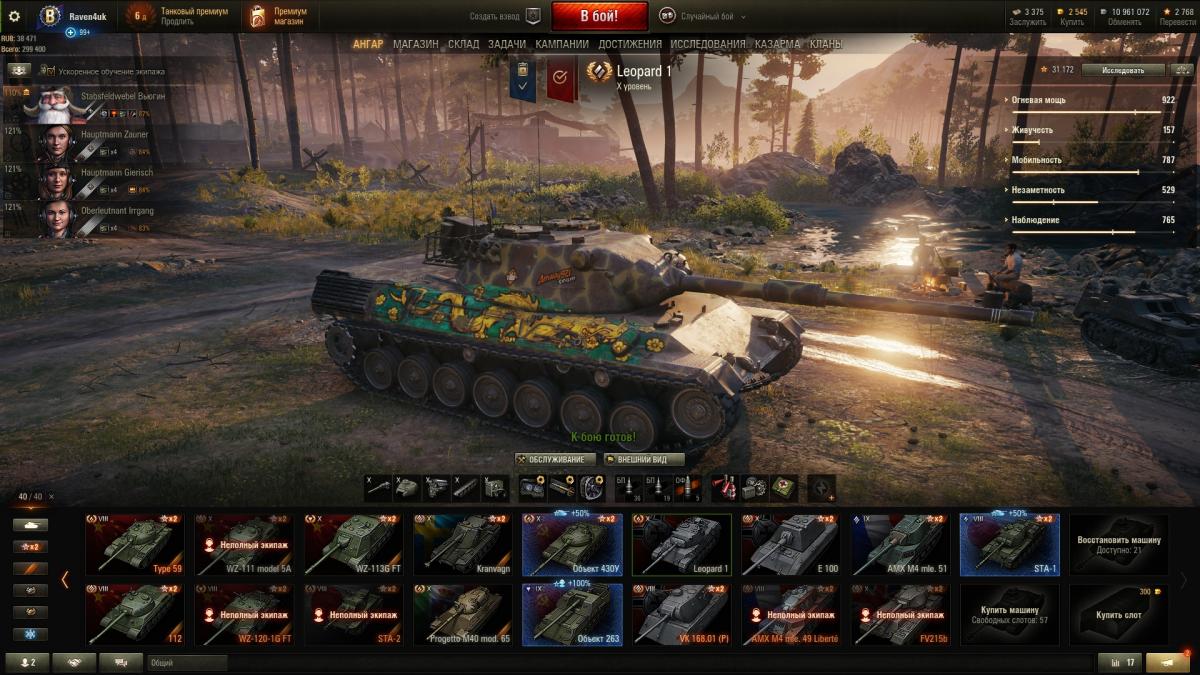Select the Type 59 tank in carousel

pyautogui.click(x=134, y=545)
